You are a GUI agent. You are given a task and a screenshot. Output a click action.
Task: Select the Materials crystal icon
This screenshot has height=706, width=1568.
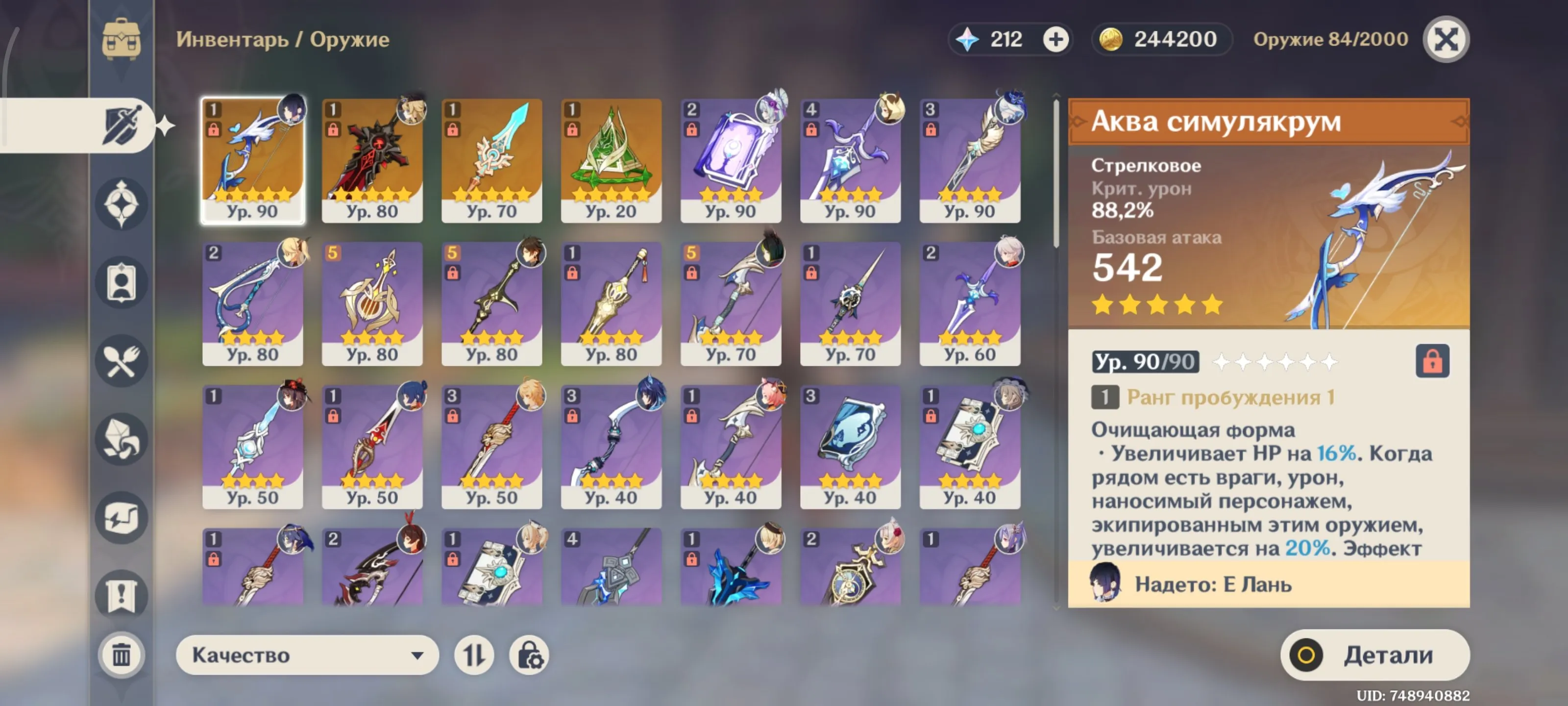[121, 440]
